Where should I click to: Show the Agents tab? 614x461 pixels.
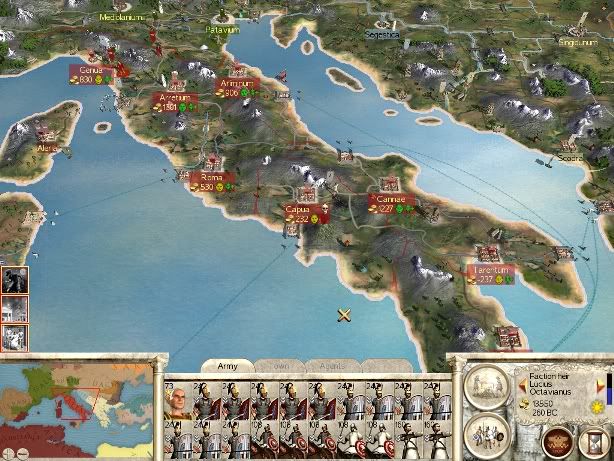click(x=331, y=366)
